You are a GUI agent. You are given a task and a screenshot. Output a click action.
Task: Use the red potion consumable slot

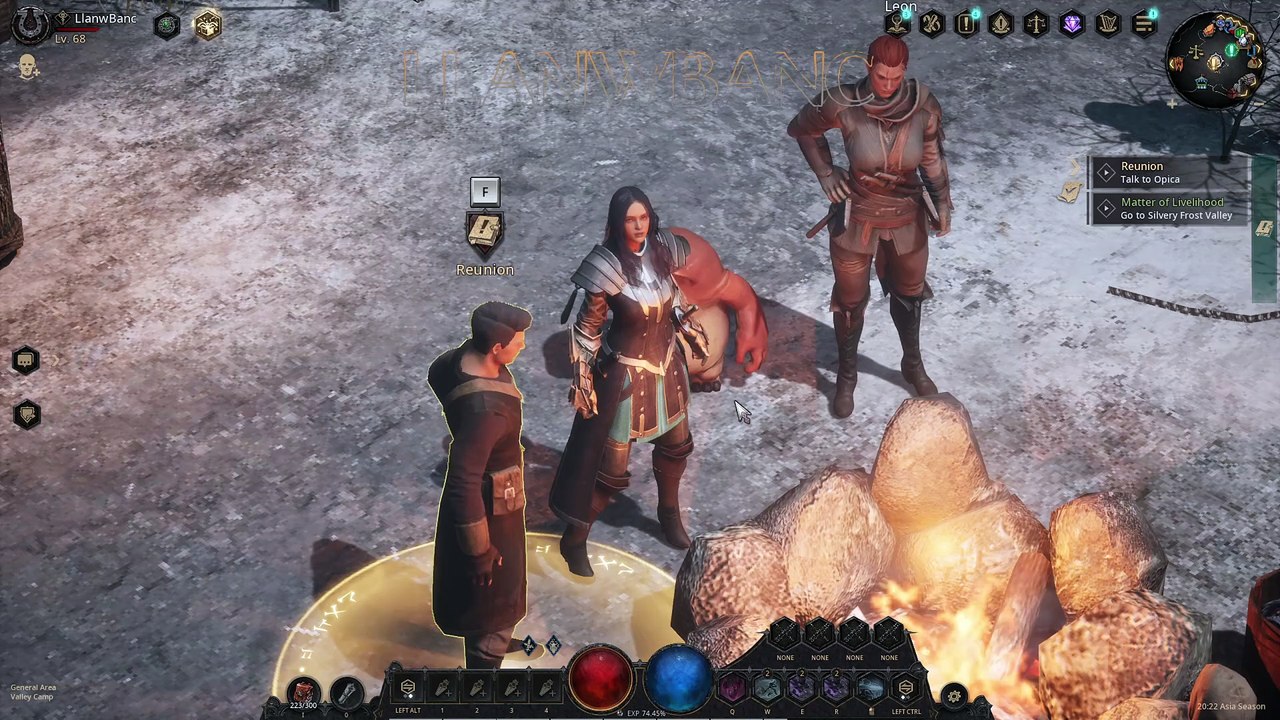303,691
